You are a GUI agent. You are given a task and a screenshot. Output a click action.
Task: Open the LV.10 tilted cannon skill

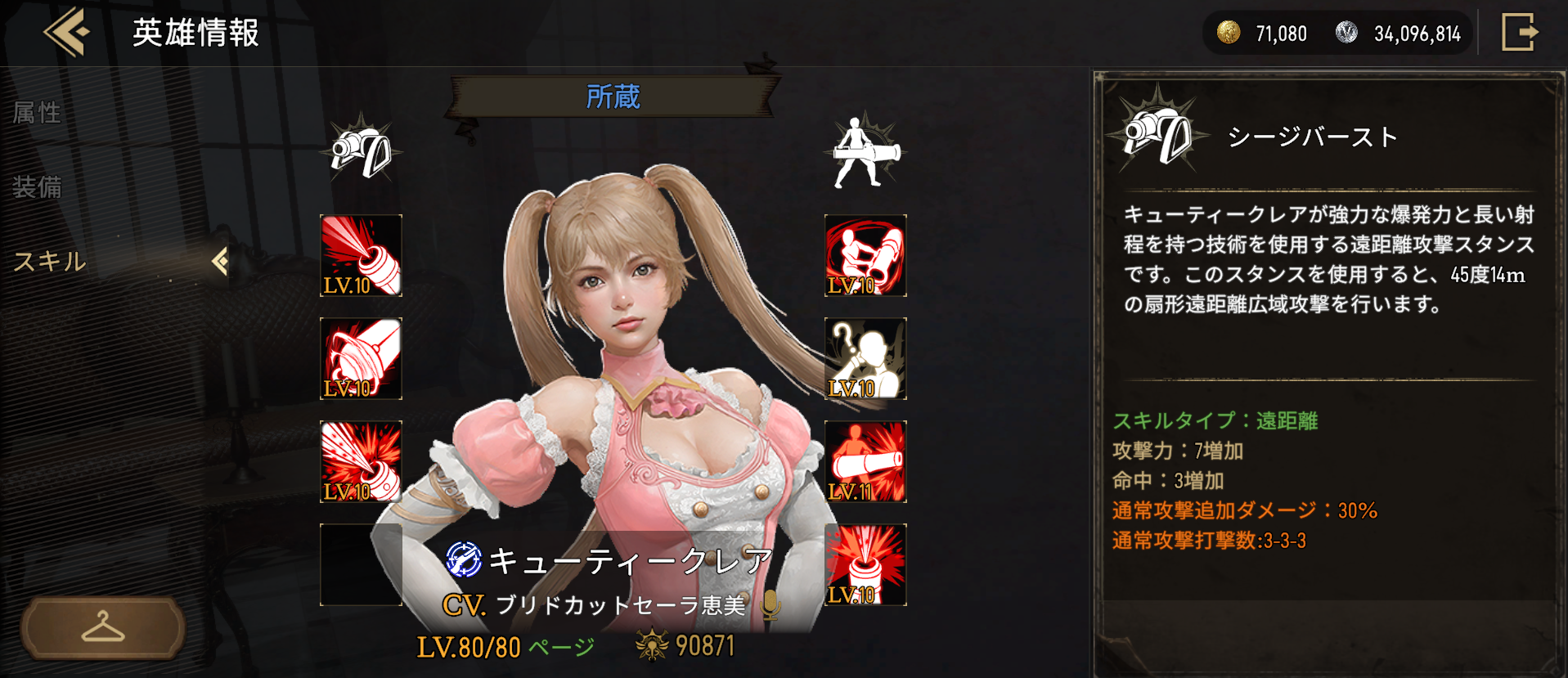[360, 358]
